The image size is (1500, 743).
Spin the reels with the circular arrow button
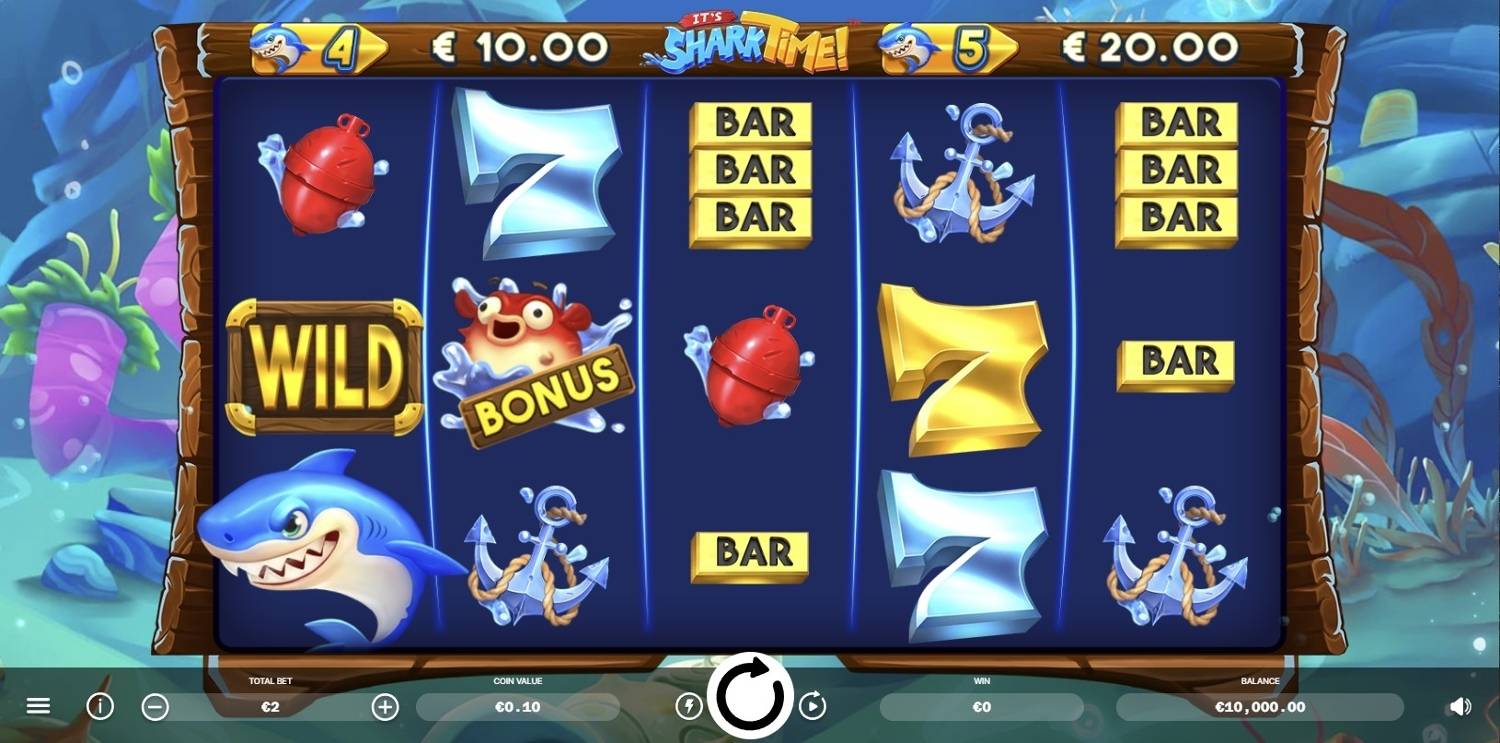coord(750,697)
